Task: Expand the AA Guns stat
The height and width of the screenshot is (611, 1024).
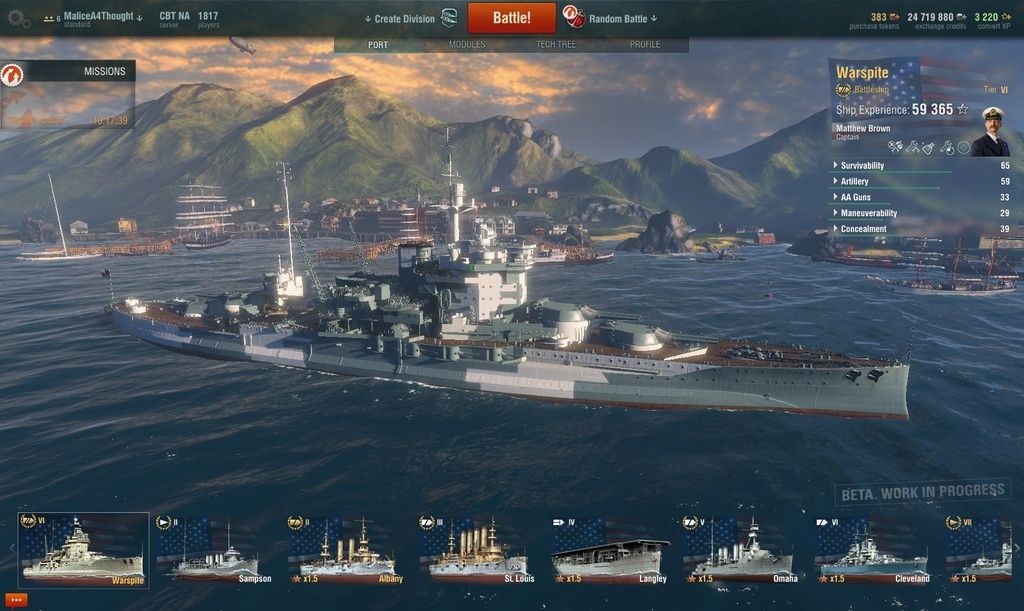Action: (854, 197)
